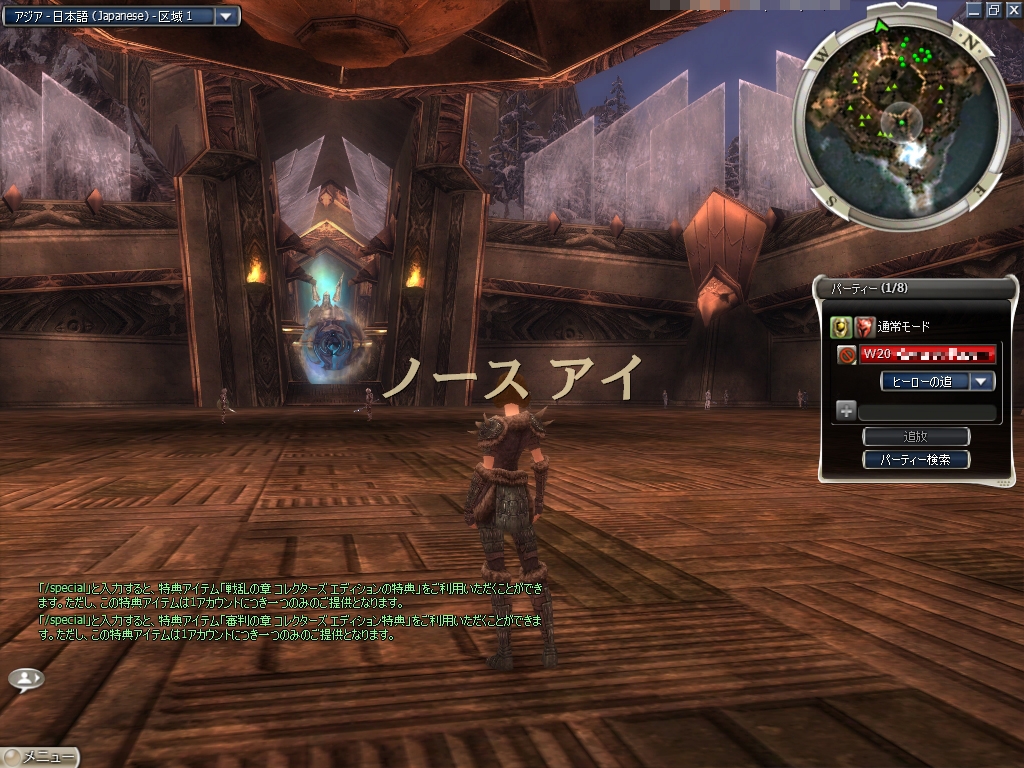Click the 追放 kick button
This screenshot has width=1024, height=768.
pos(916,437)
